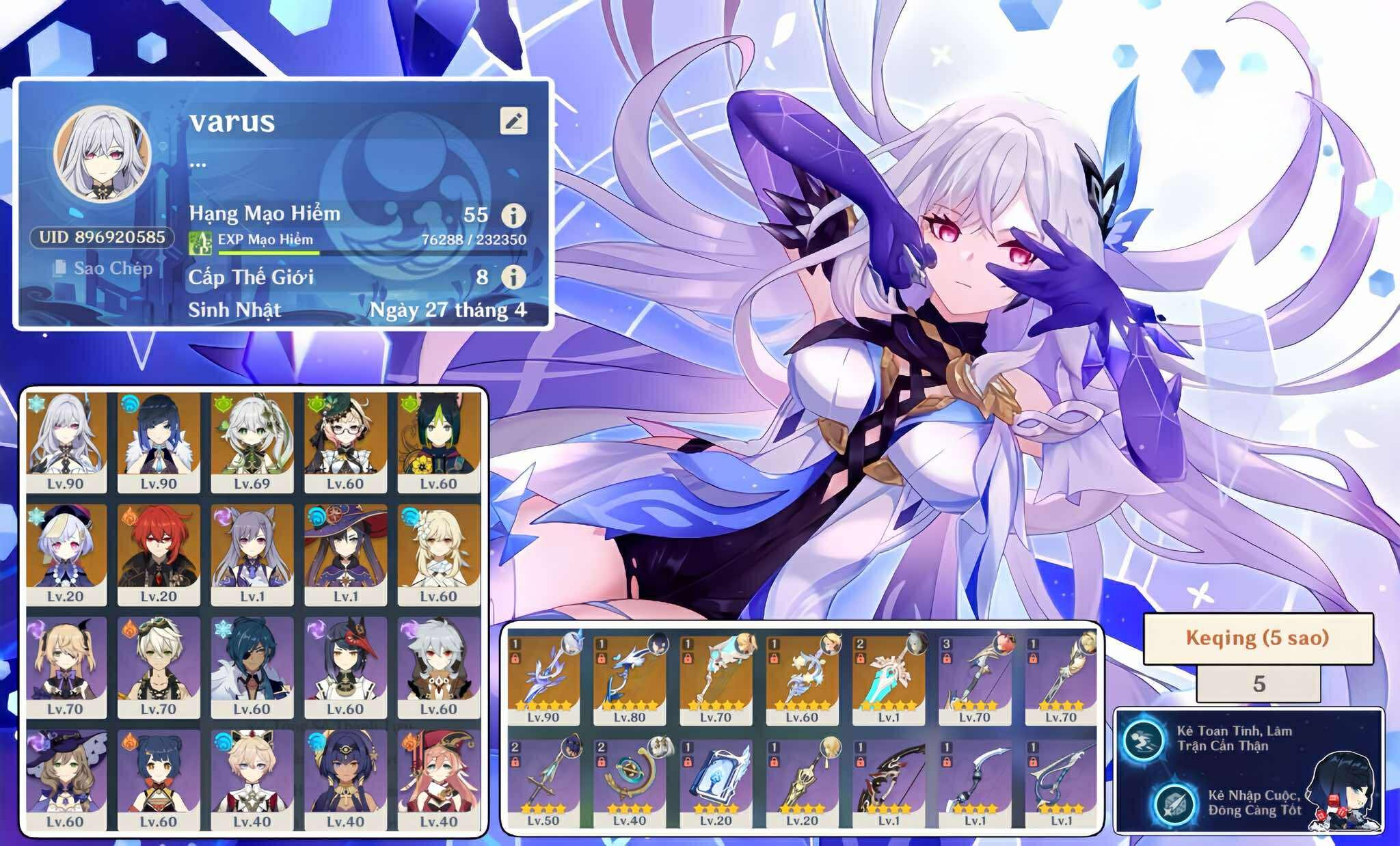Select the Yanfei character card
Screen dimensions: 1400x846
pyautogui.click(x=438, y=780)
